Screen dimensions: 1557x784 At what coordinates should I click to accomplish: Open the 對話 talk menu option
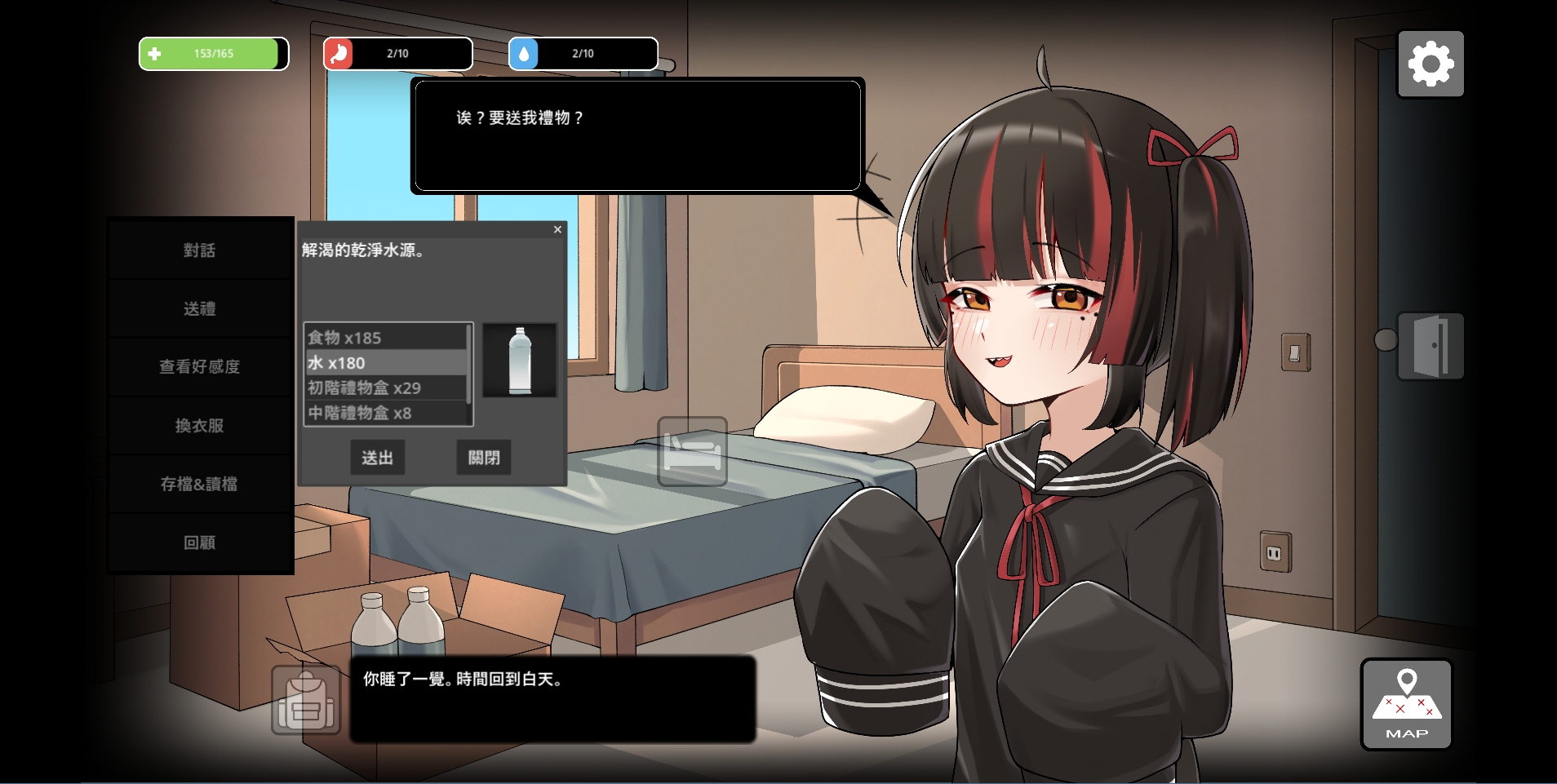point(200,250)
